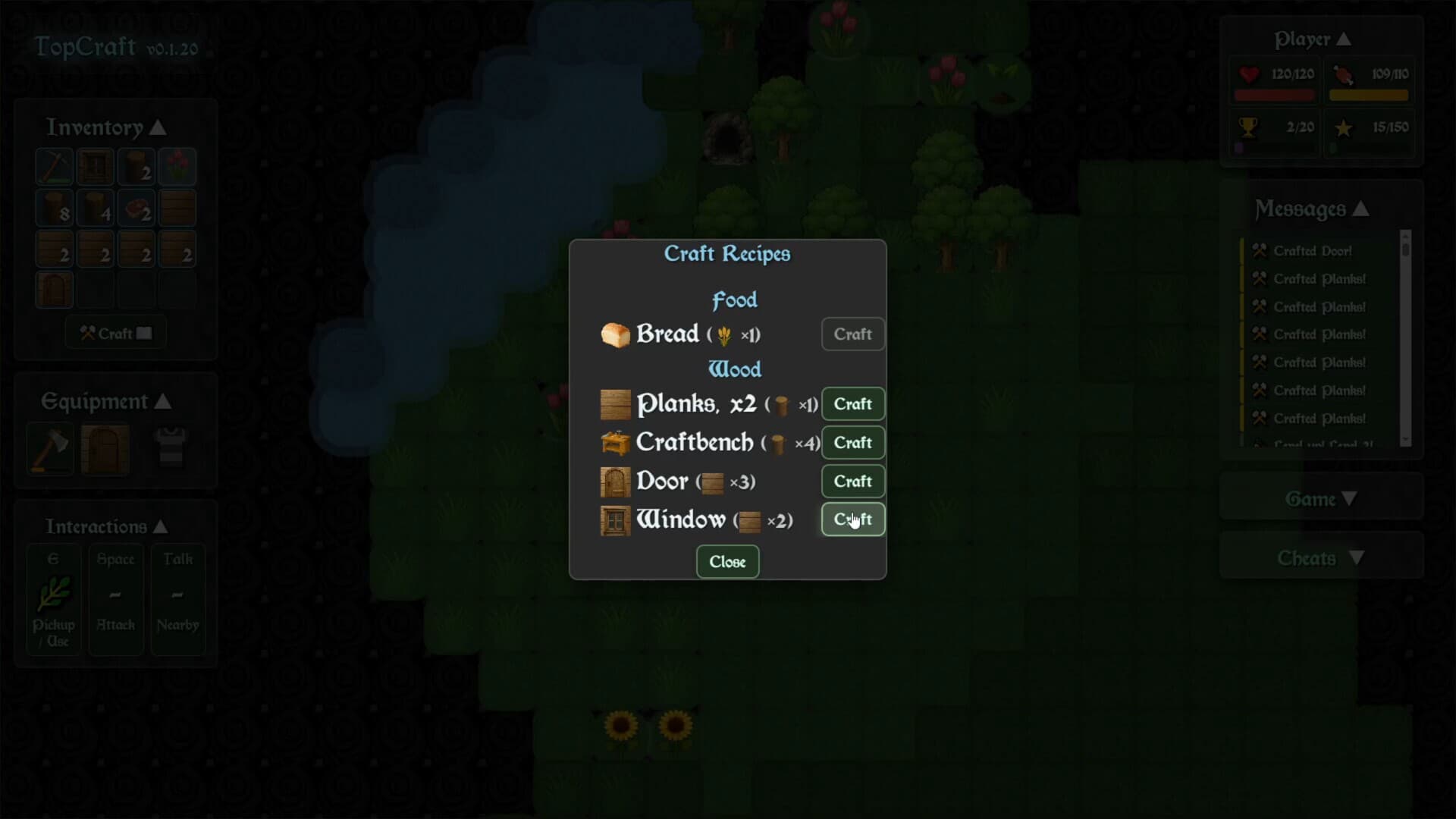The width and height of the screenshot is (1456, 819).
Task: Click the Bread icon in Craft Recipes
Action: [x=614, y=334]
